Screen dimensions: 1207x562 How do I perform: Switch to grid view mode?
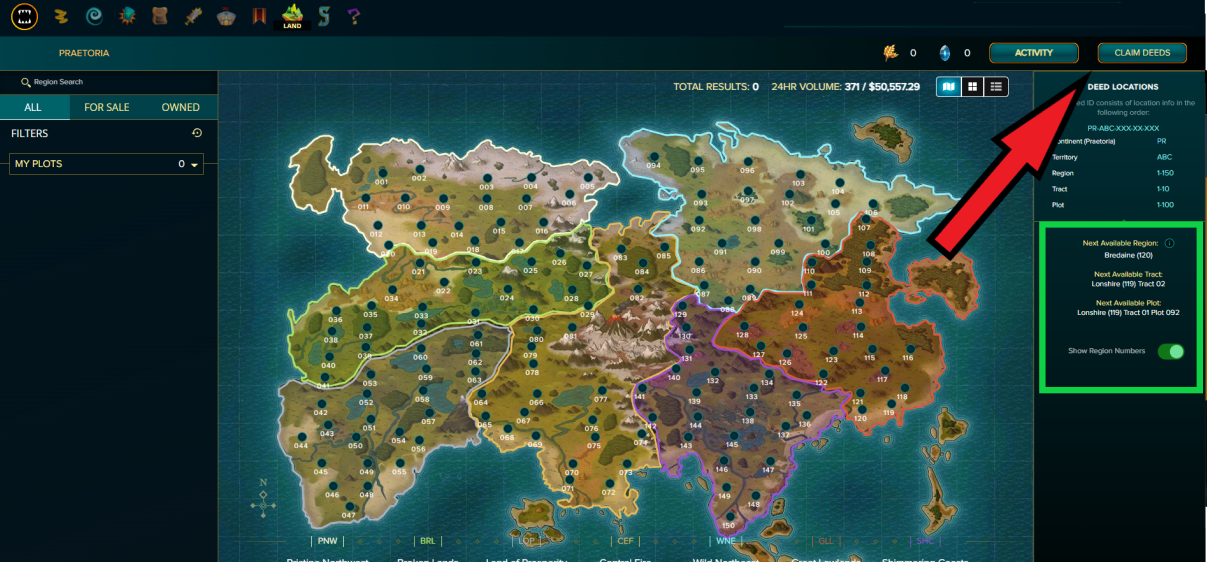point(972,87)
